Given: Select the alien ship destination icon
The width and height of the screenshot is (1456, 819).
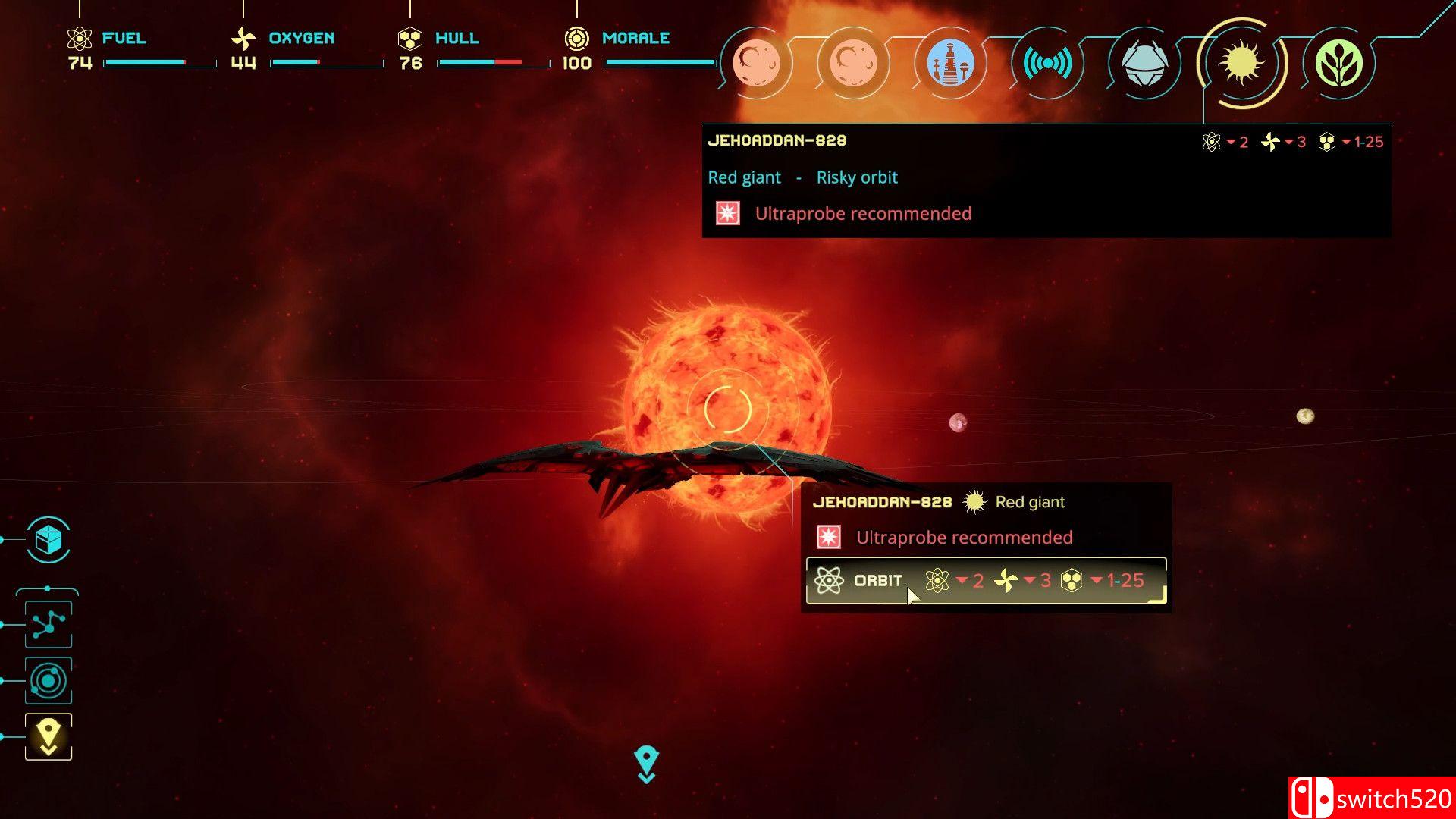Looking at the screenshot, I should click(1144, 64).
